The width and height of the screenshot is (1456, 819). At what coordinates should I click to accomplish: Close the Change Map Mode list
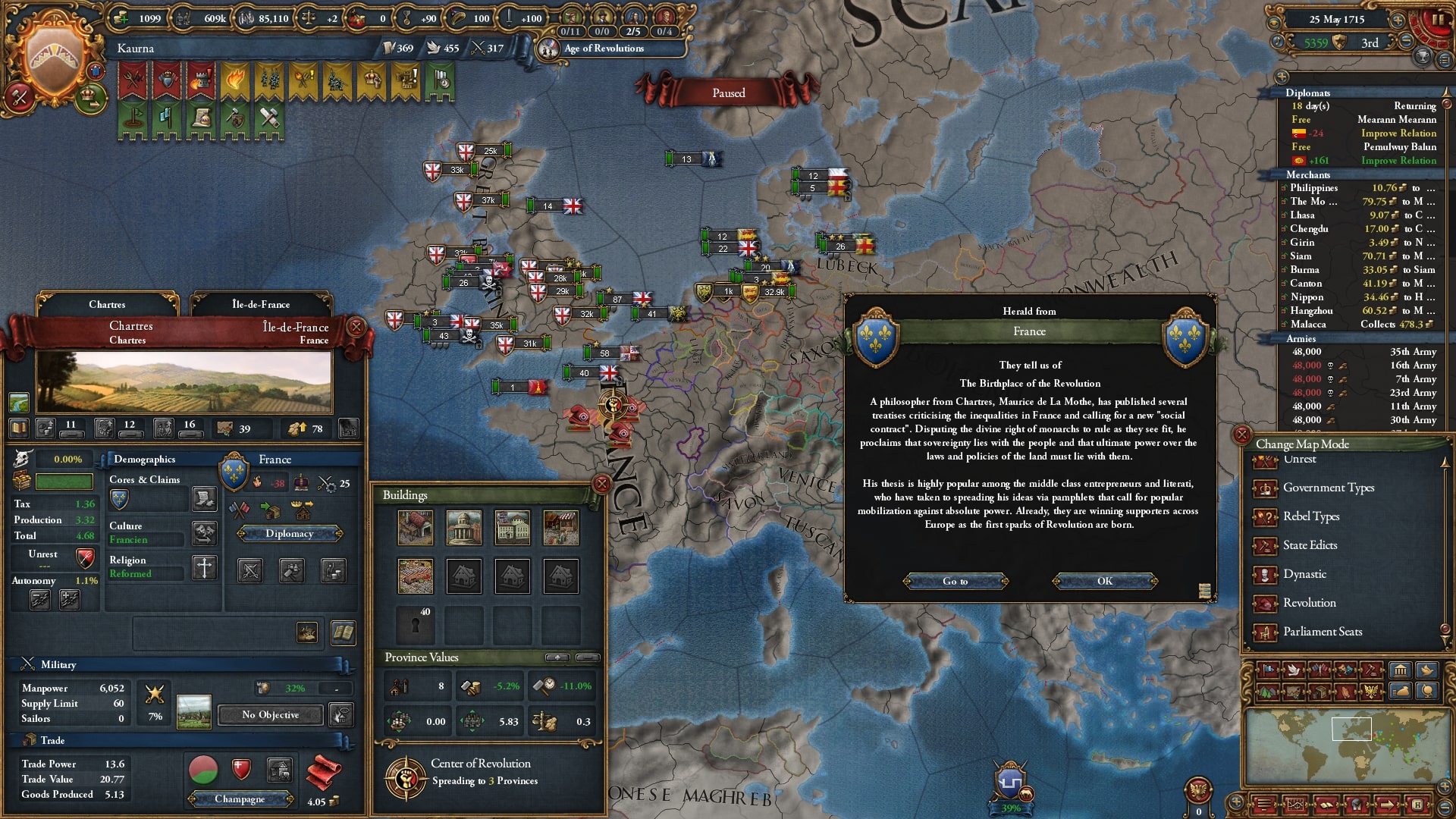click(x=1242, y=435)
